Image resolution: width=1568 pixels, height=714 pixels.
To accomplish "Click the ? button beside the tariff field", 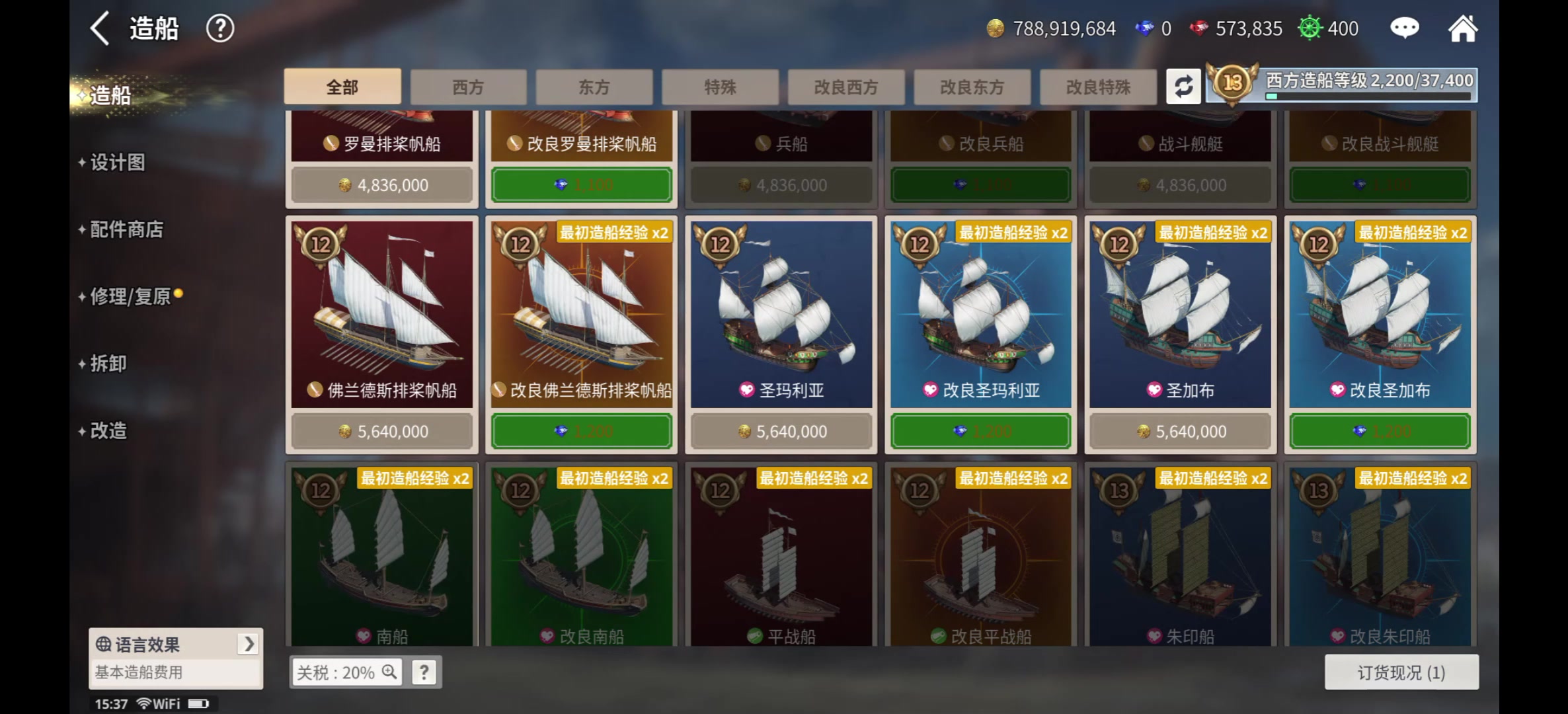I will (424, 672).
